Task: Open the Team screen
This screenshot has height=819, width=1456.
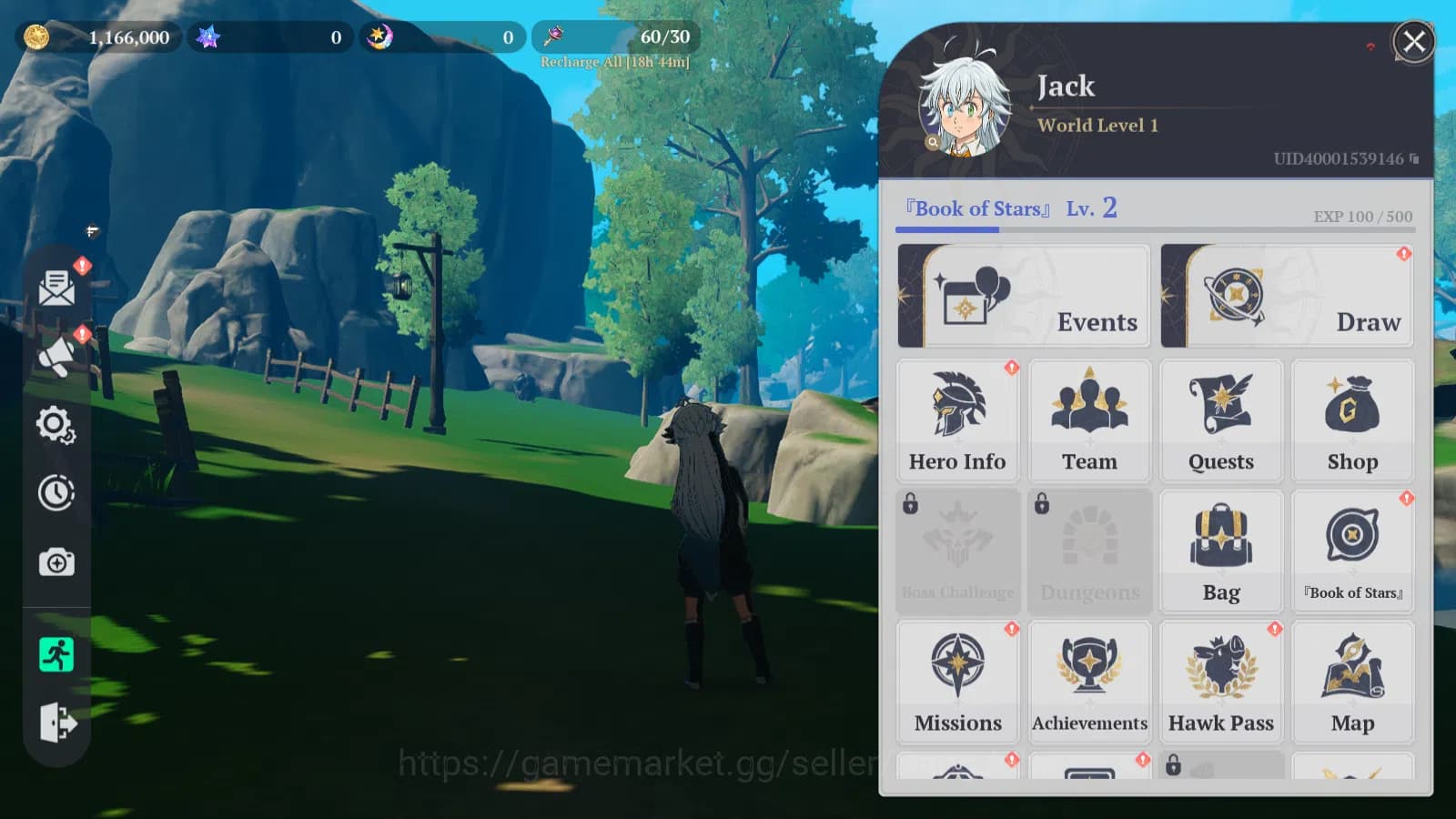Action: (1089, 420)
